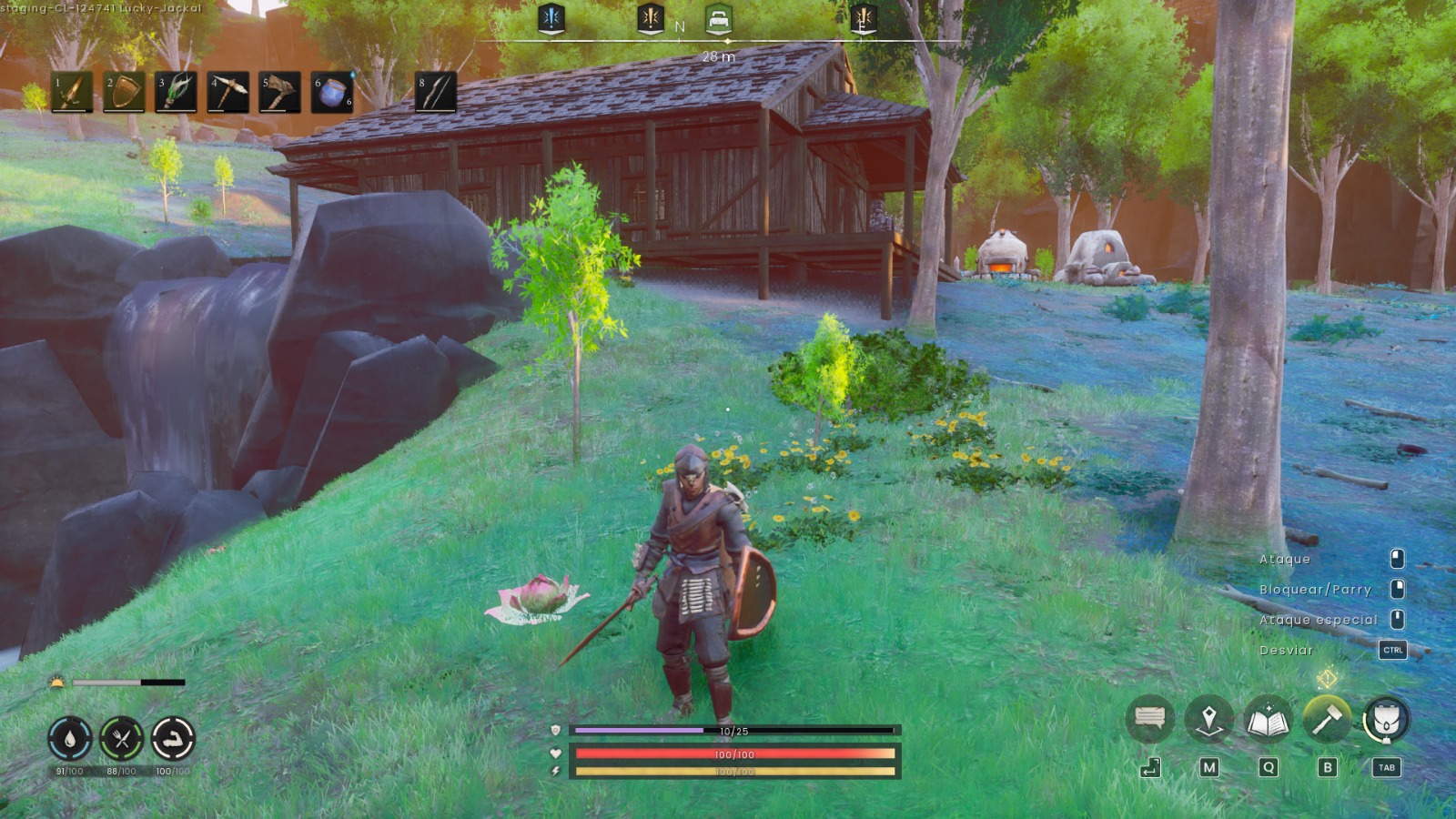Click the water droplet thirst status icon
This screenshot has width=1456, height=819.
(x=70, y=738)
